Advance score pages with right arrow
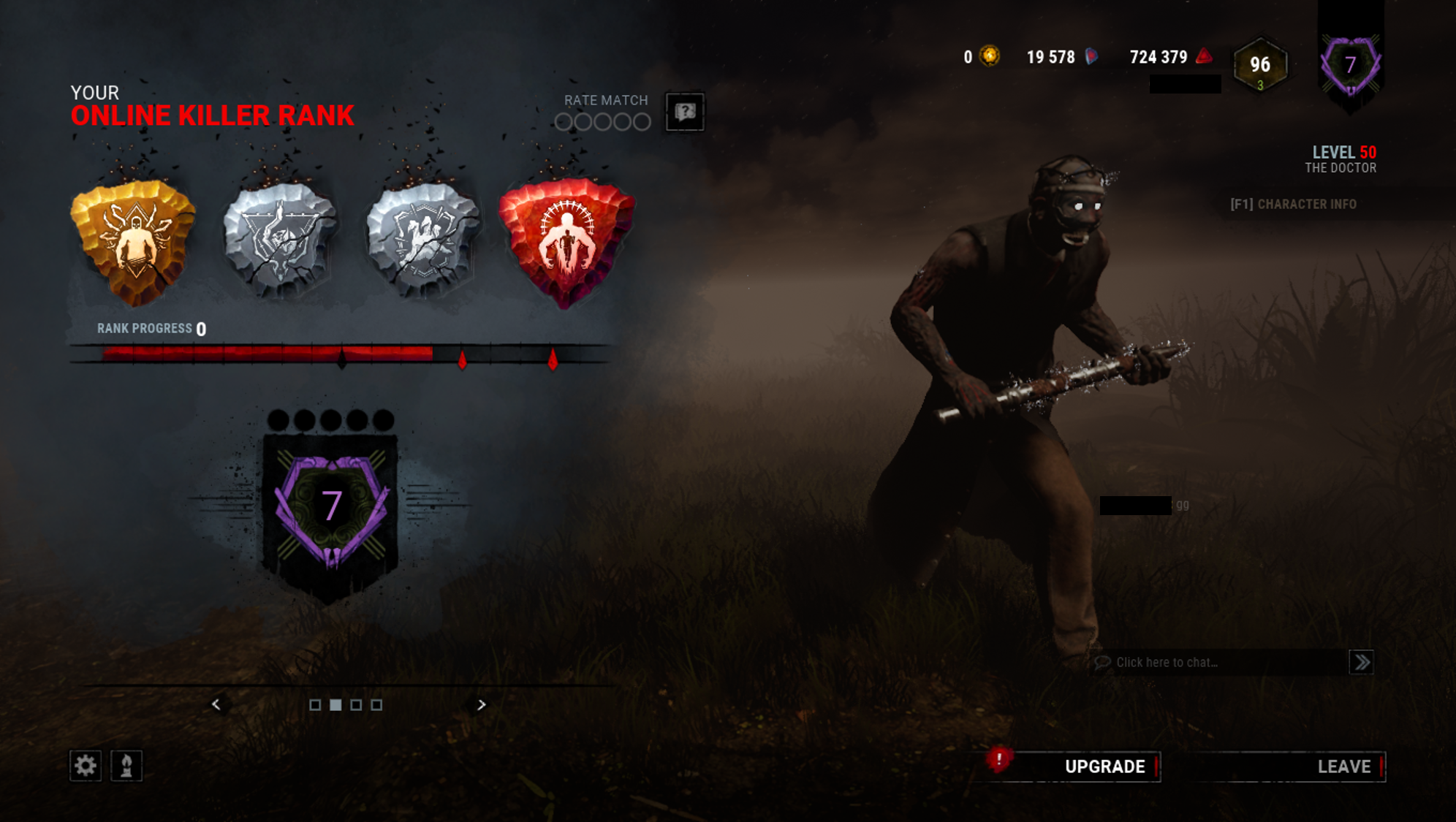1456x822 pixels. (x=482, y=705)
